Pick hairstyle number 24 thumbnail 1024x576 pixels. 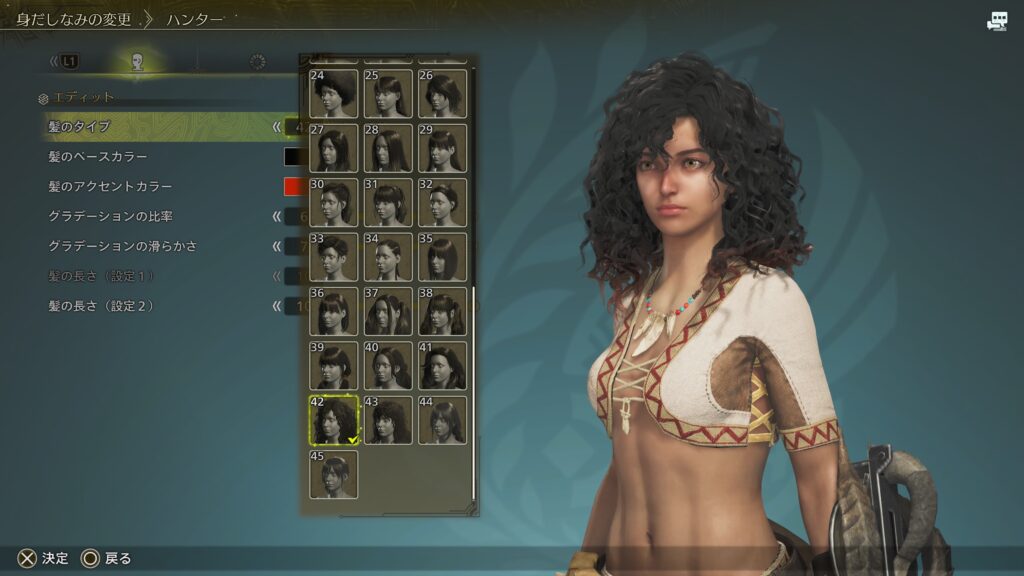pos(334,93)
